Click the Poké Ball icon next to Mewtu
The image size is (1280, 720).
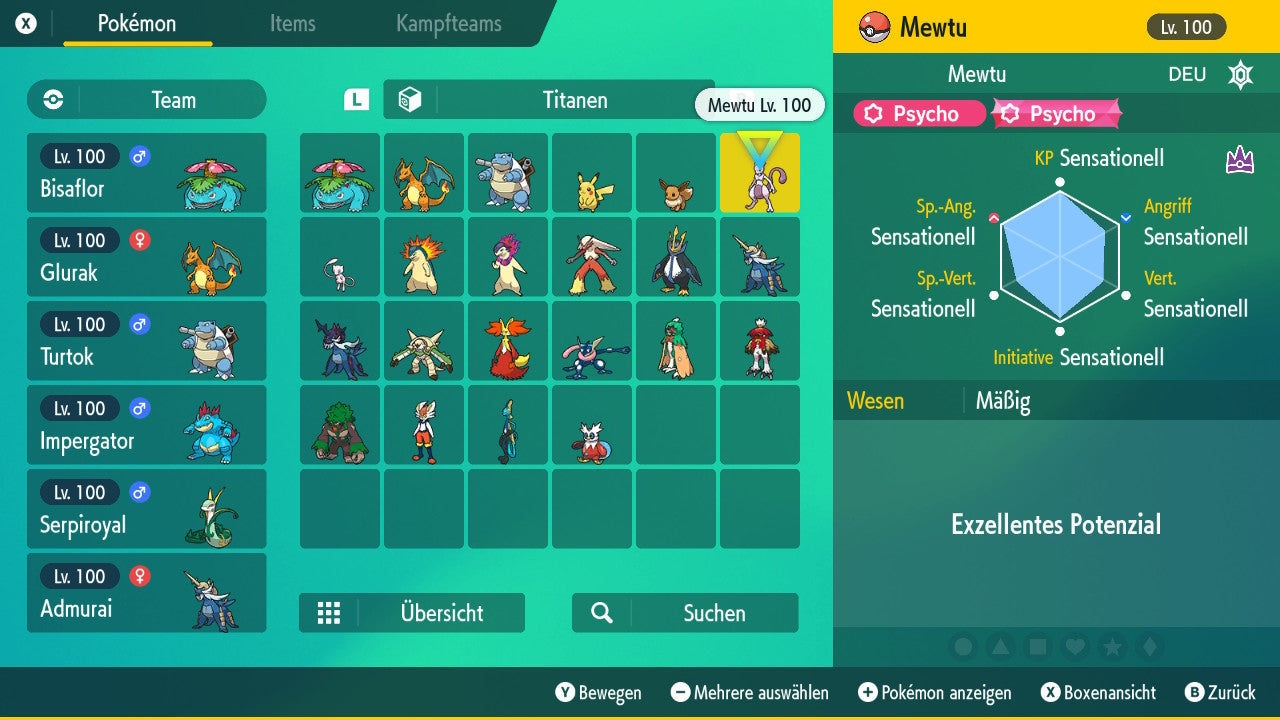878,27
